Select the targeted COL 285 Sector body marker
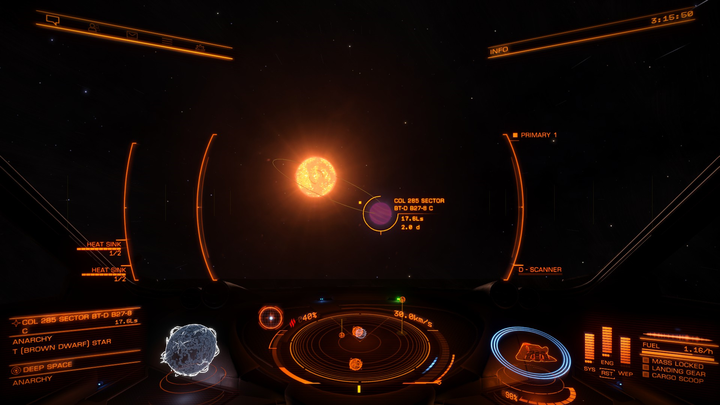 380,213
